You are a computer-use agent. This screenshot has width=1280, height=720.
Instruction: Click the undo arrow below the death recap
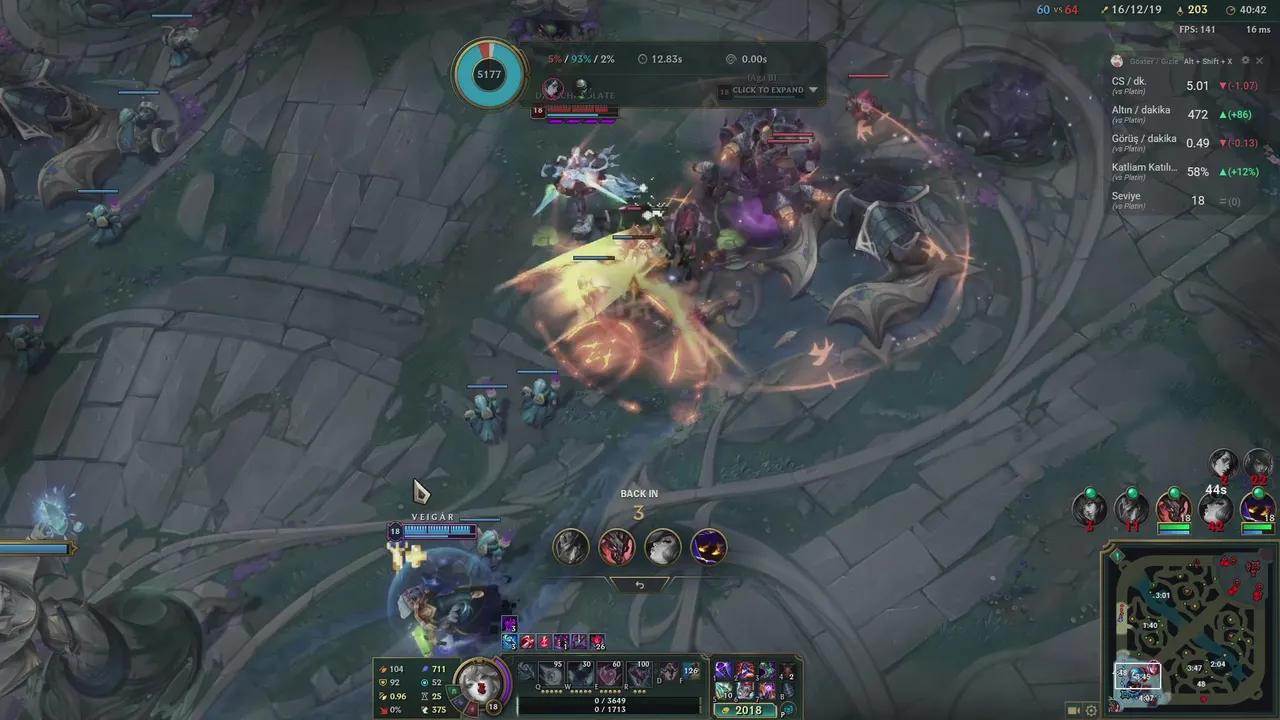639,583
